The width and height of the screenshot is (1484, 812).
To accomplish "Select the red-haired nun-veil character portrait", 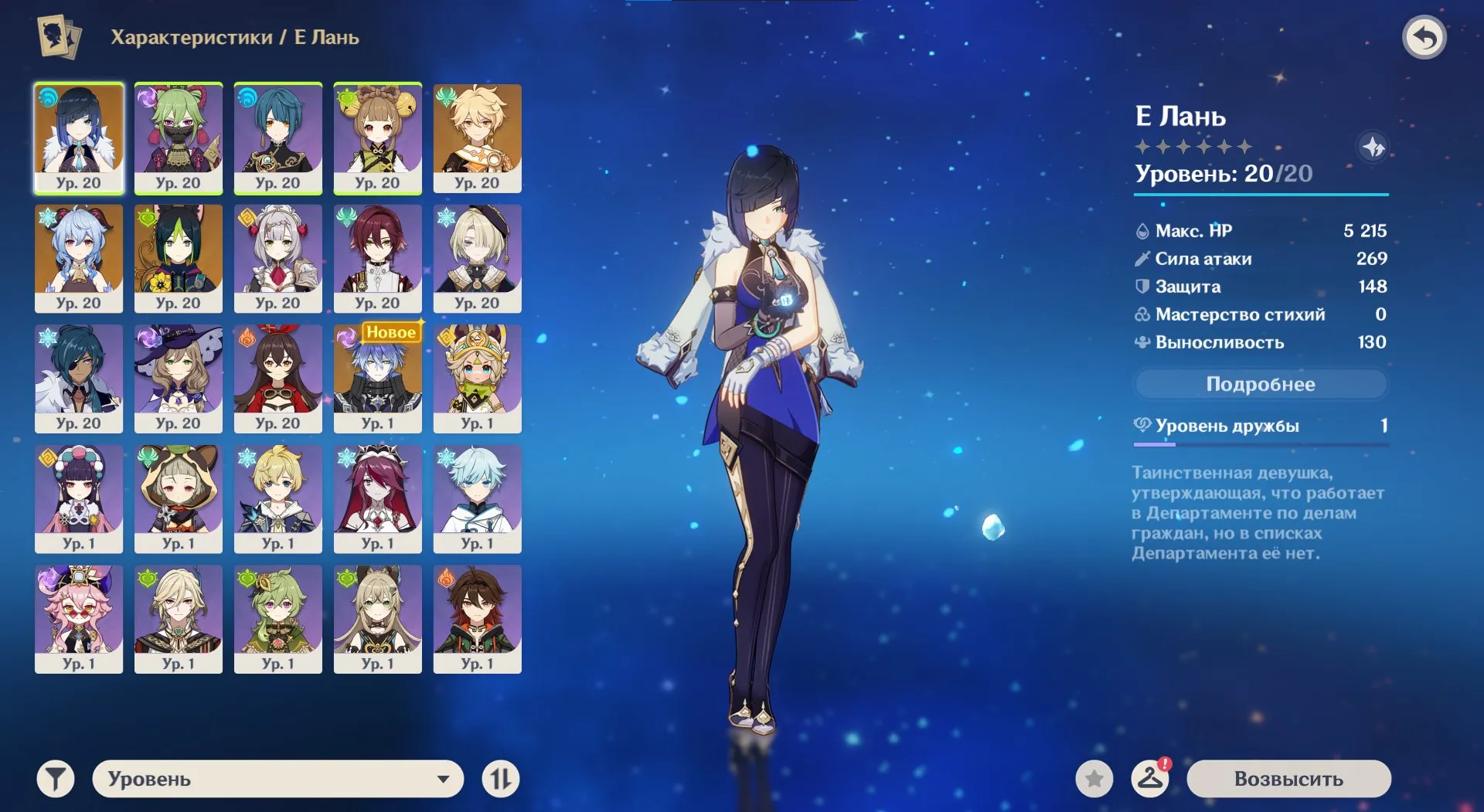I will click(x=377, y=498).
